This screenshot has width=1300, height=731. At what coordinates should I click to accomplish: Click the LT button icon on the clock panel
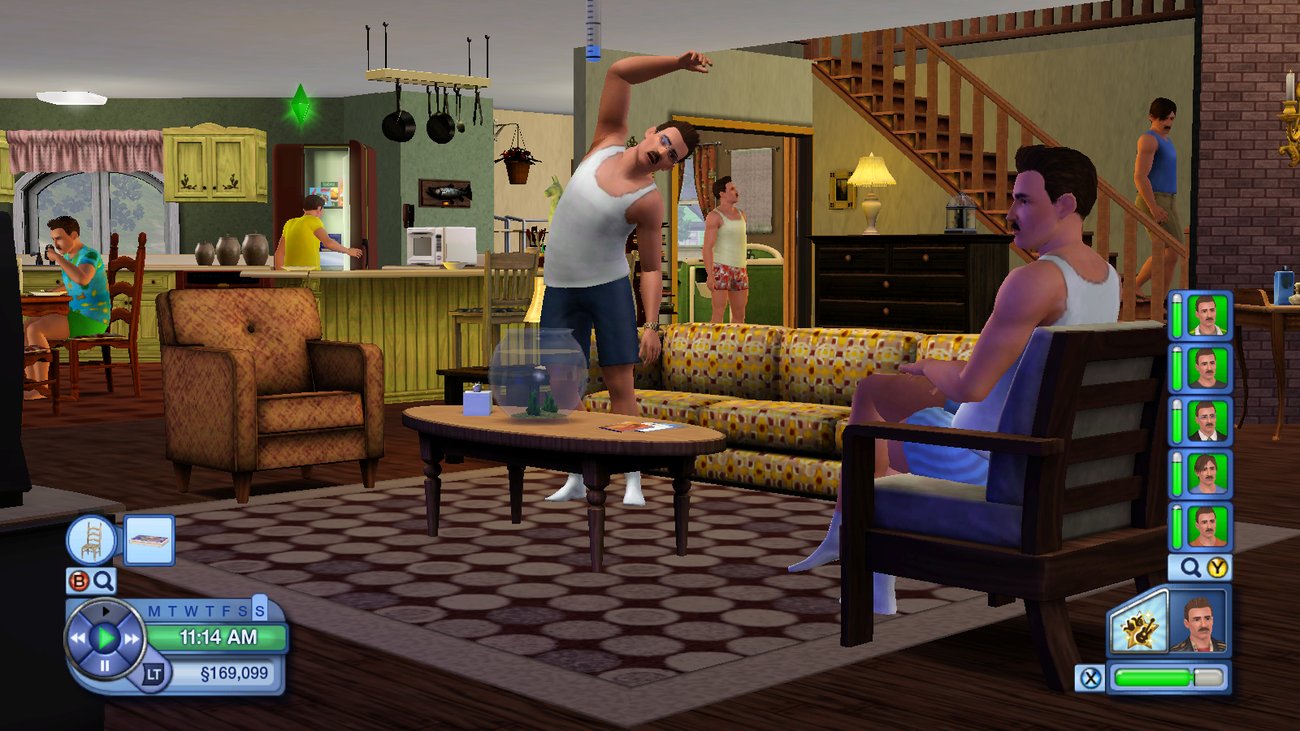(x=154, y=673)
